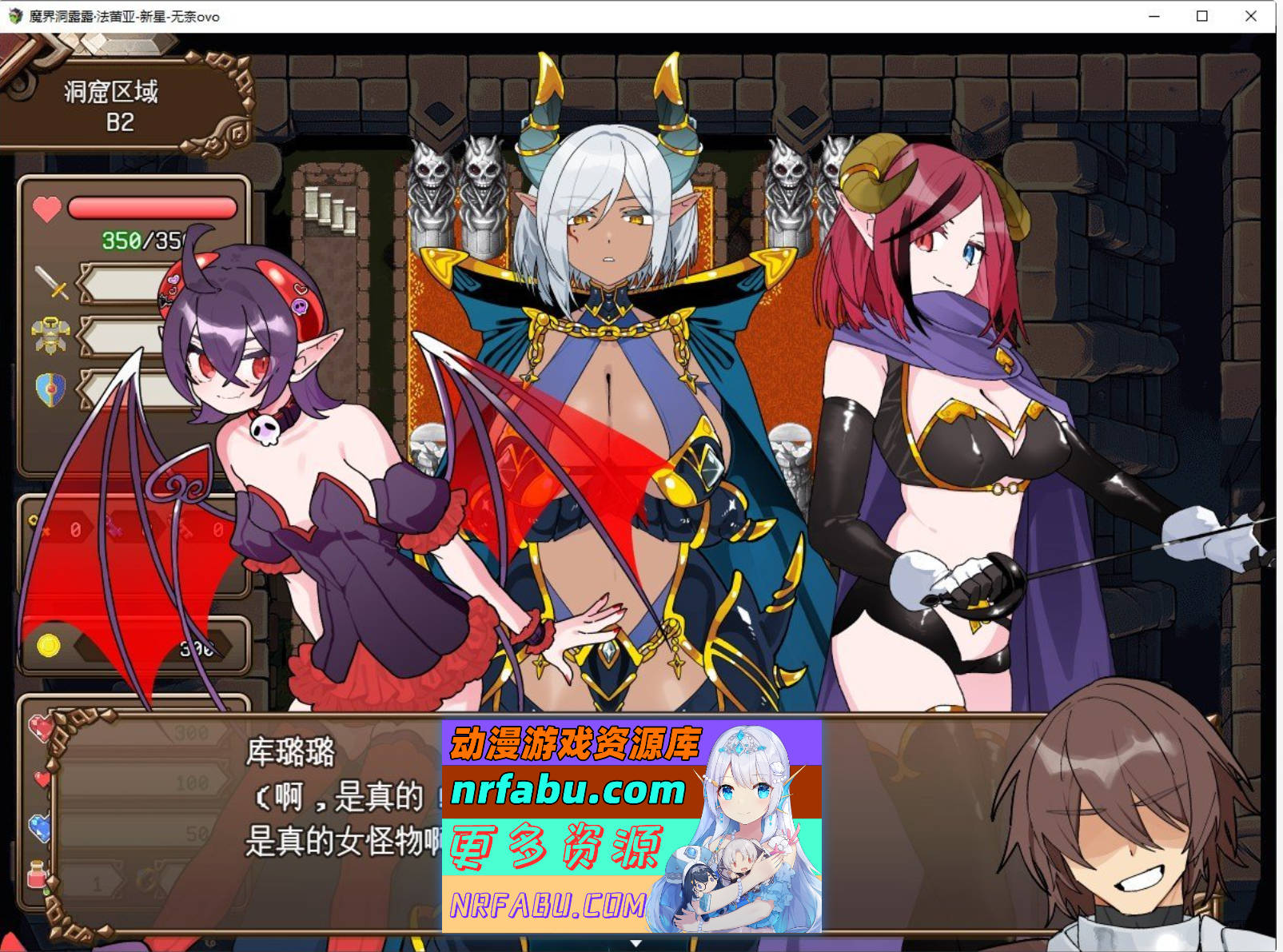Click the blue gem heart icon on dialogue frame
This screenshot has width=1283, height=952.
pos(40,826)
